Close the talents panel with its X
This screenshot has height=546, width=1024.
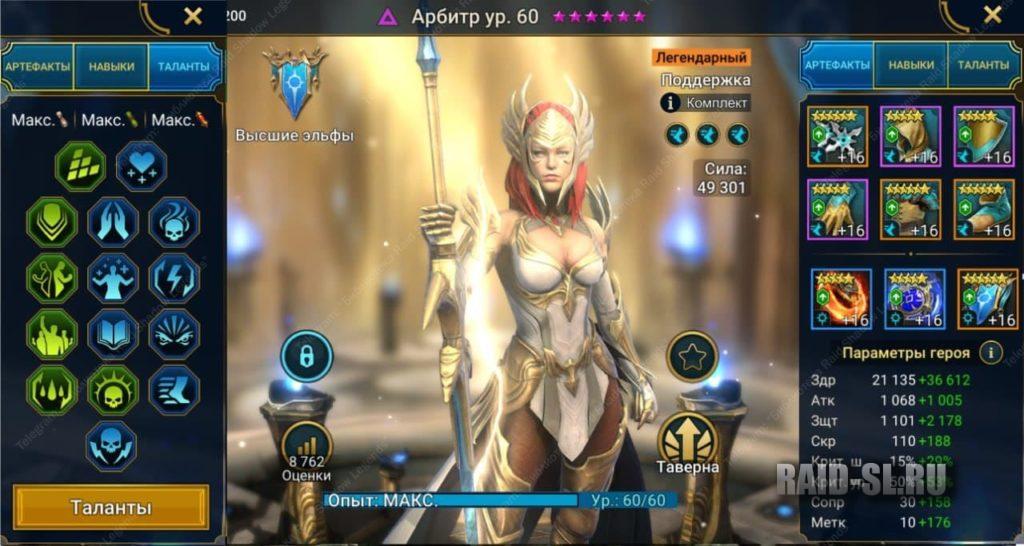coord(193,15)
